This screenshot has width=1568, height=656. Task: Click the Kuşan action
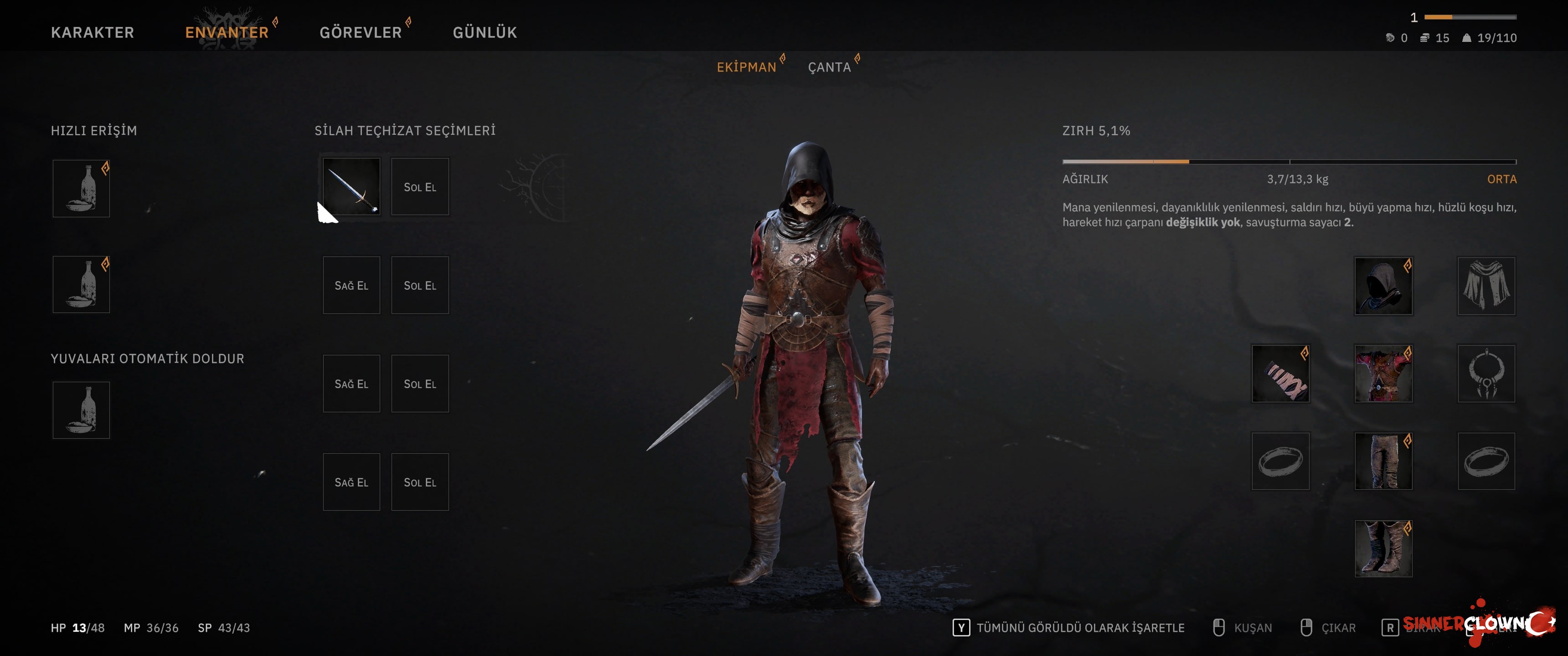click(x=1252, y=628)
